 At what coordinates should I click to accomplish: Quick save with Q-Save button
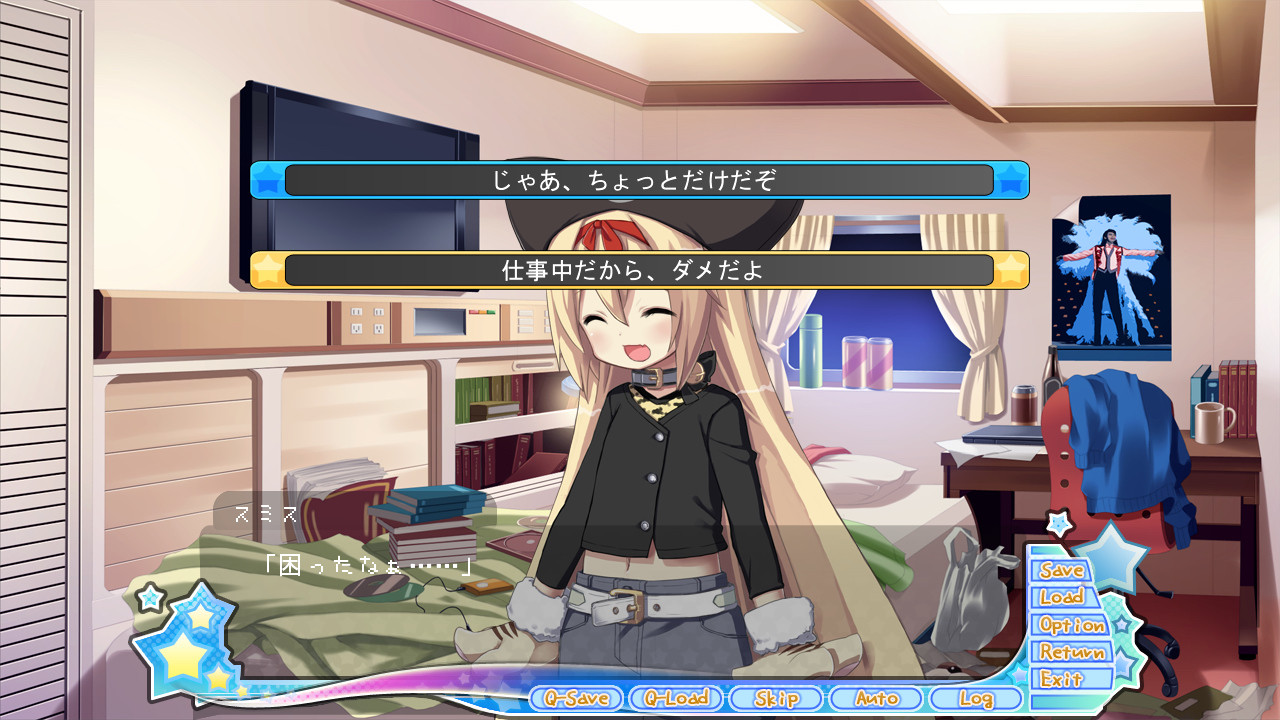[574, 698]
